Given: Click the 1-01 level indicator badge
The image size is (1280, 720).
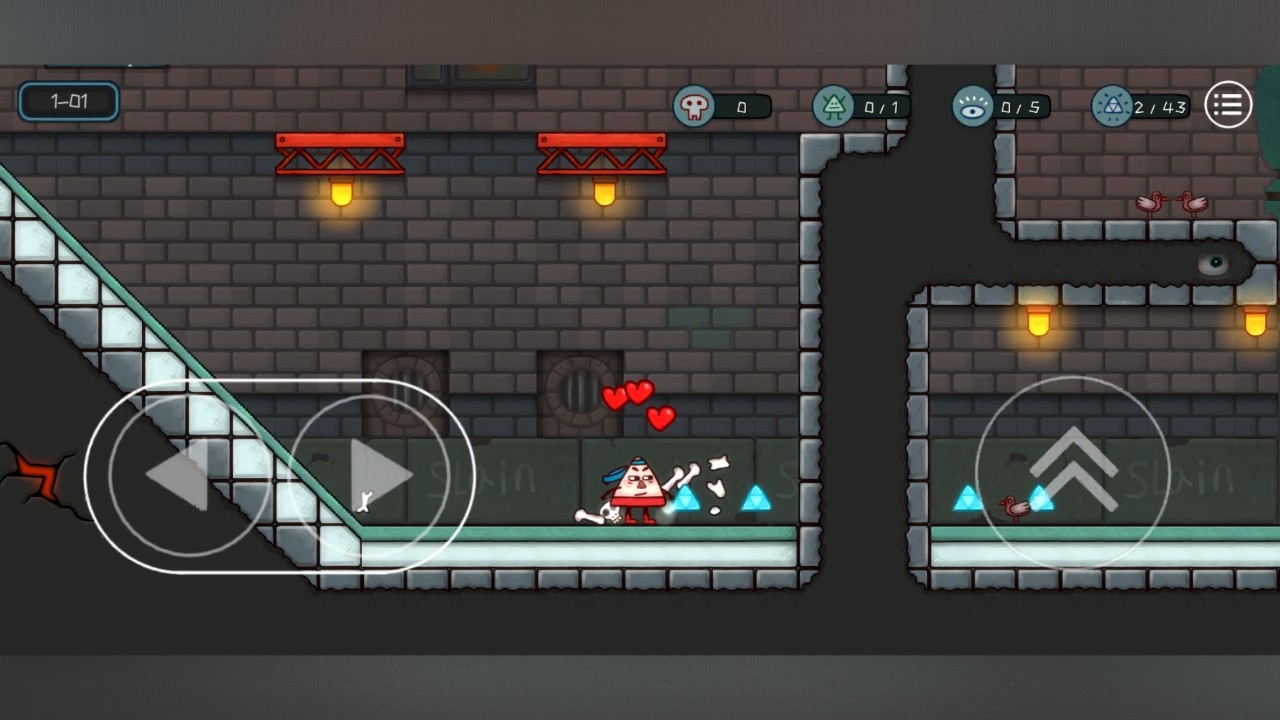Looking at the screenshot, I should (x=67, y=101).
